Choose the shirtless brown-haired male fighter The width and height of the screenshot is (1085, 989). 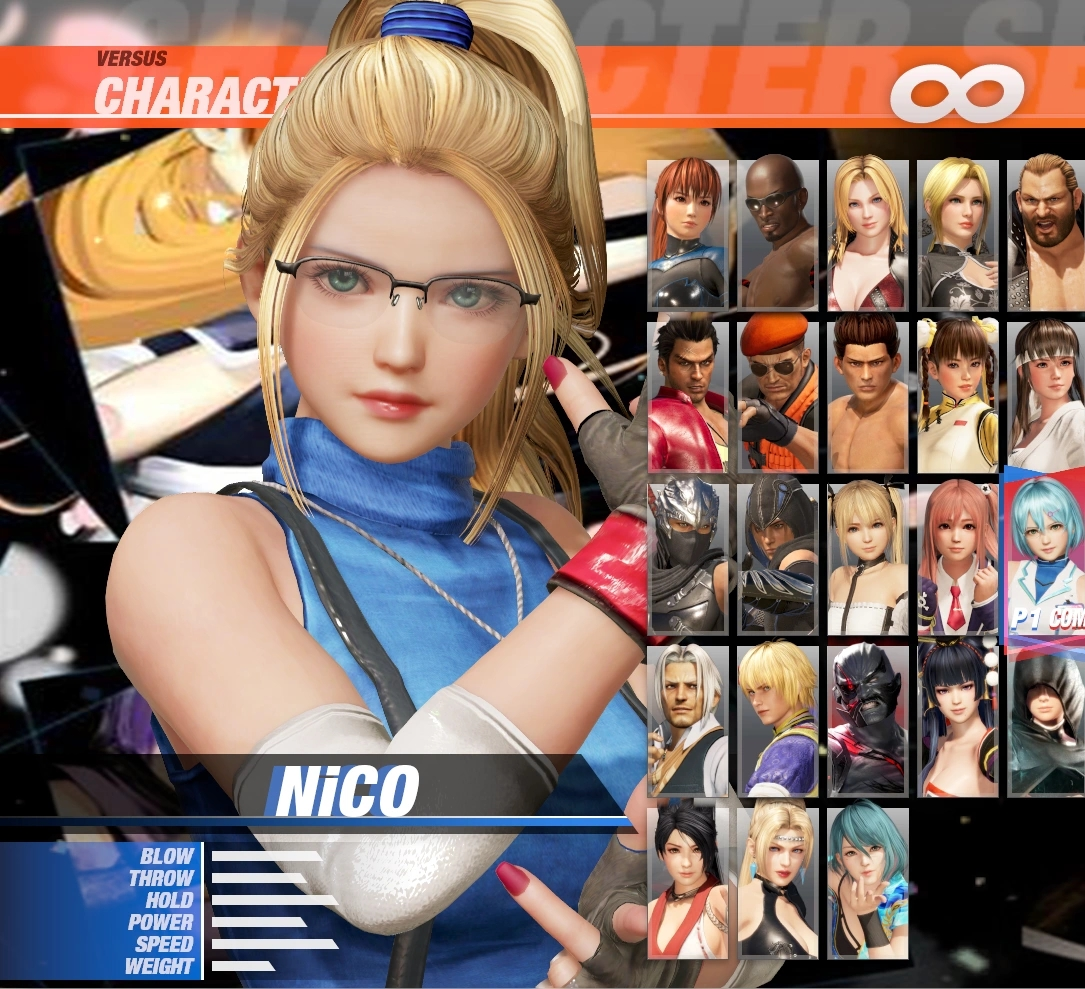(x=867, y=396)
